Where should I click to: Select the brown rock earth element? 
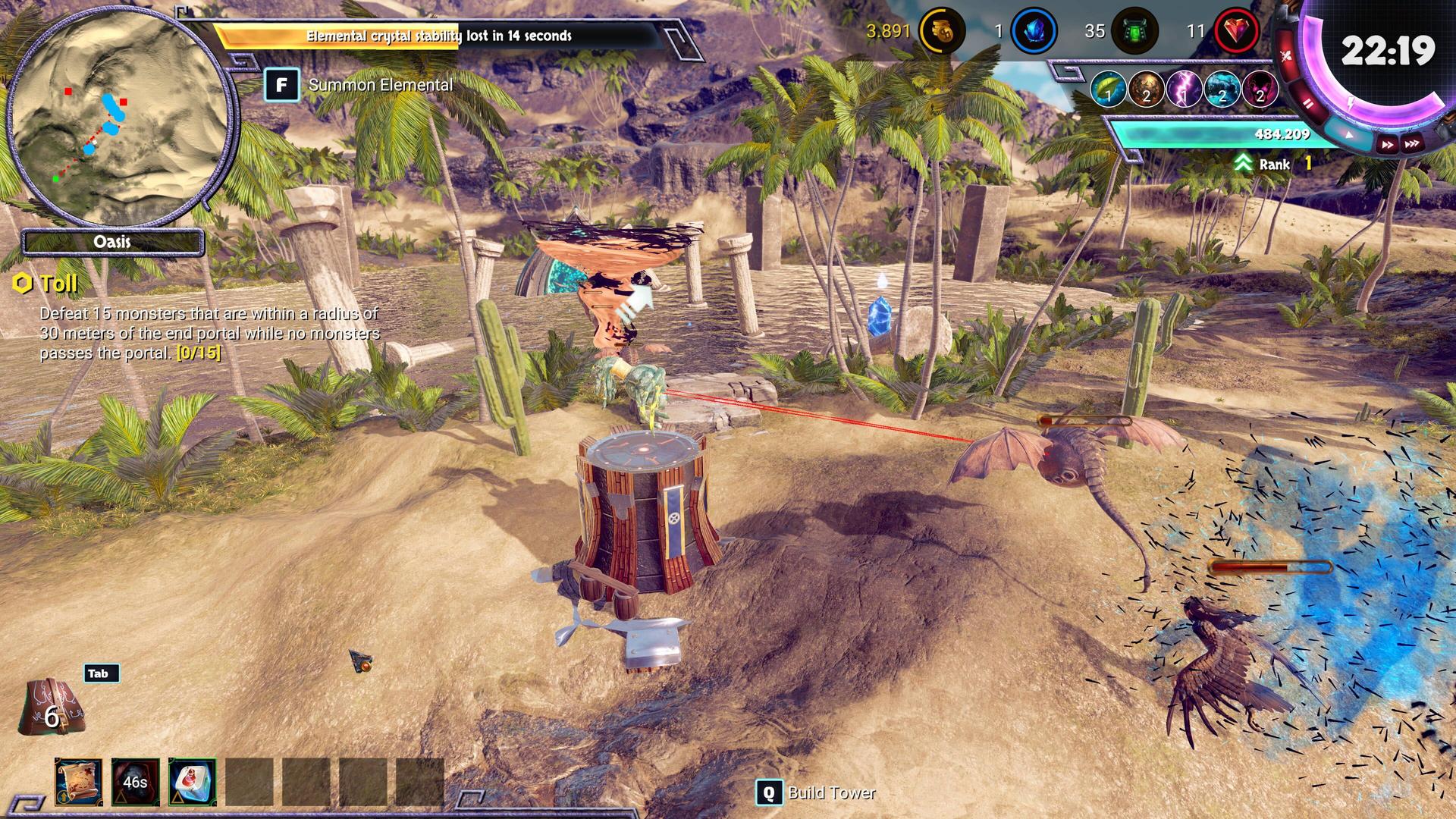pos(1146,89)
